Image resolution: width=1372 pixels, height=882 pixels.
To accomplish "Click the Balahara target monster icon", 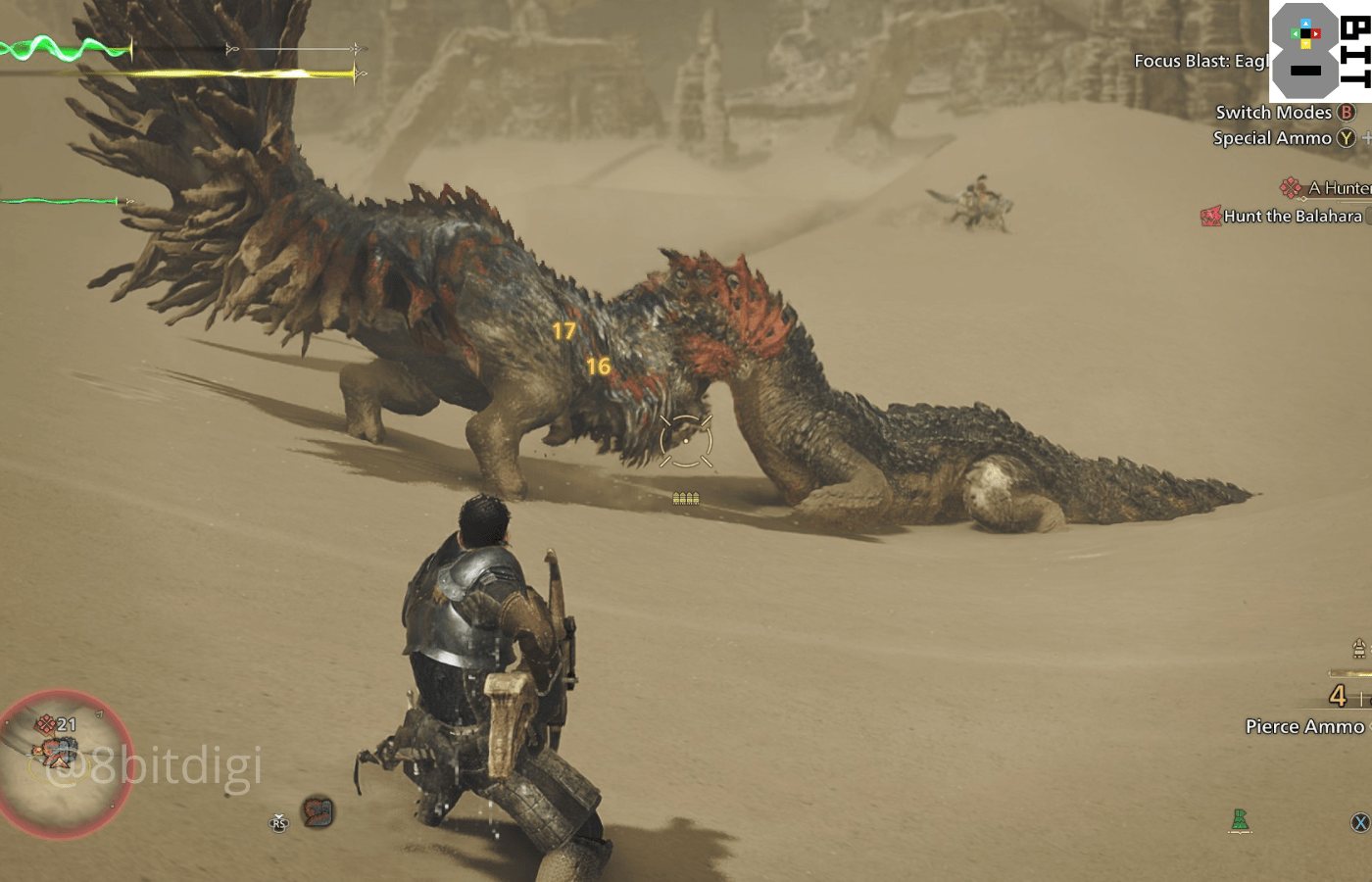I will tap(1211, 216).
